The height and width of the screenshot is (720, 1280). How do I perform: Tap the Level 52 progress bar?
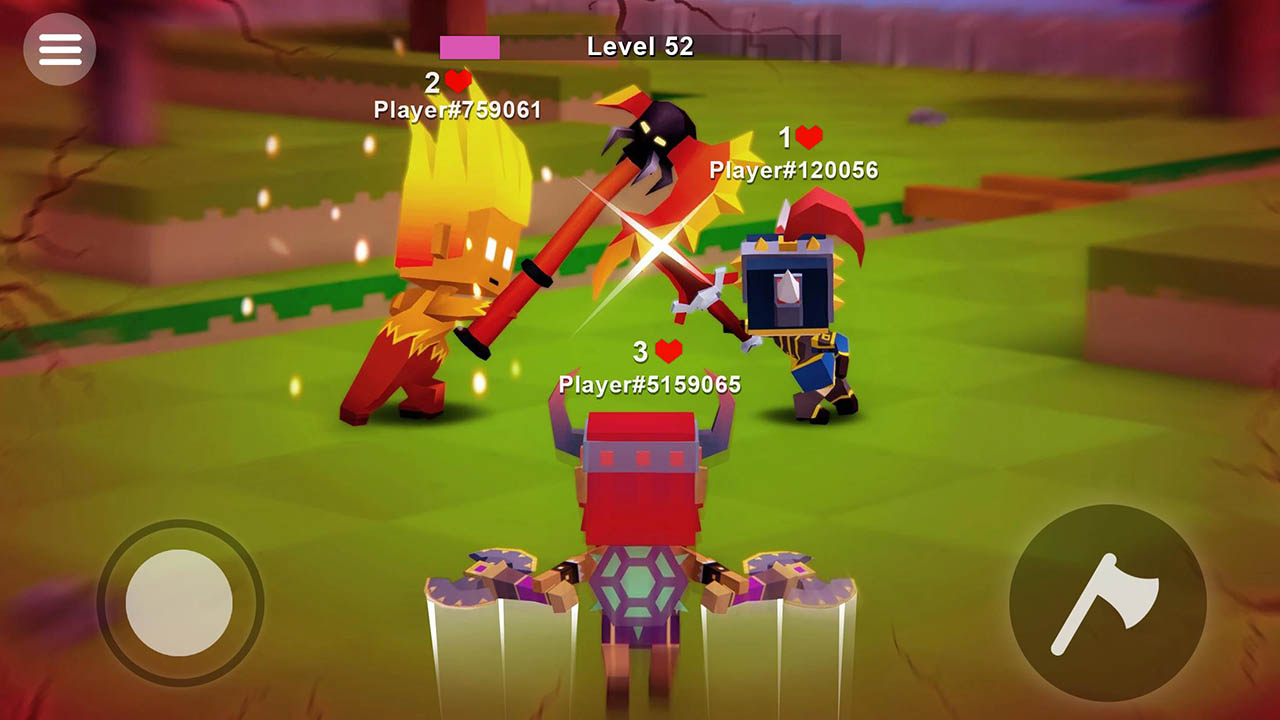coord(640,45)
